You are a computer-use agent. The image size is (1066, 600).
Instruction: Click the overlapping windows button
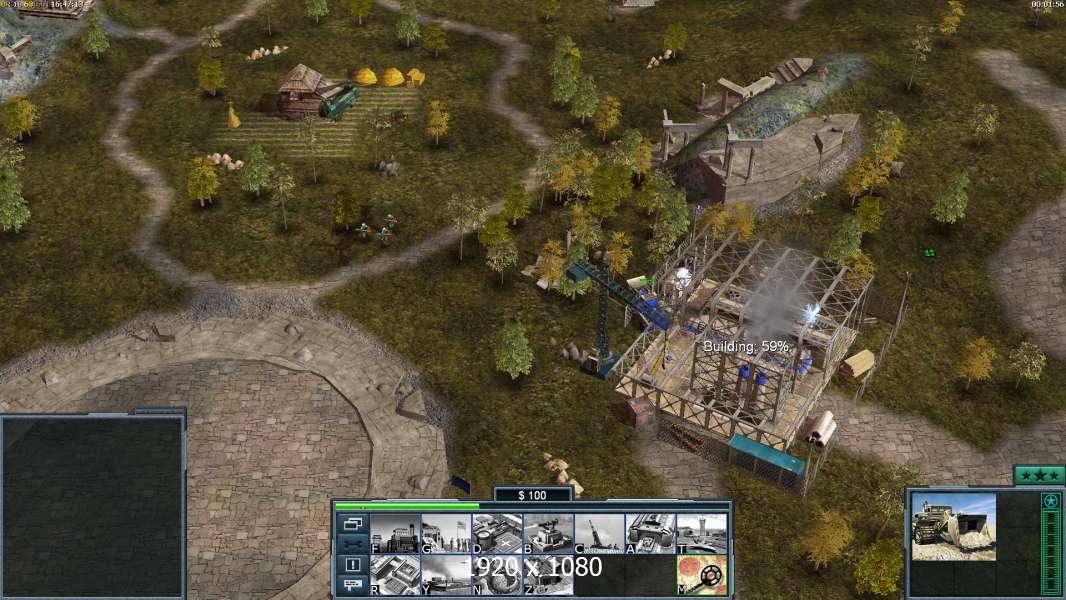pos(352,523)
